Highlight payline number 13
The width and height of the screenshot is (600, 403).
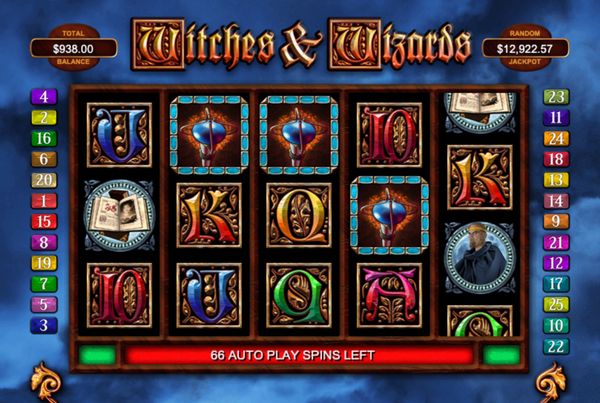556,180
